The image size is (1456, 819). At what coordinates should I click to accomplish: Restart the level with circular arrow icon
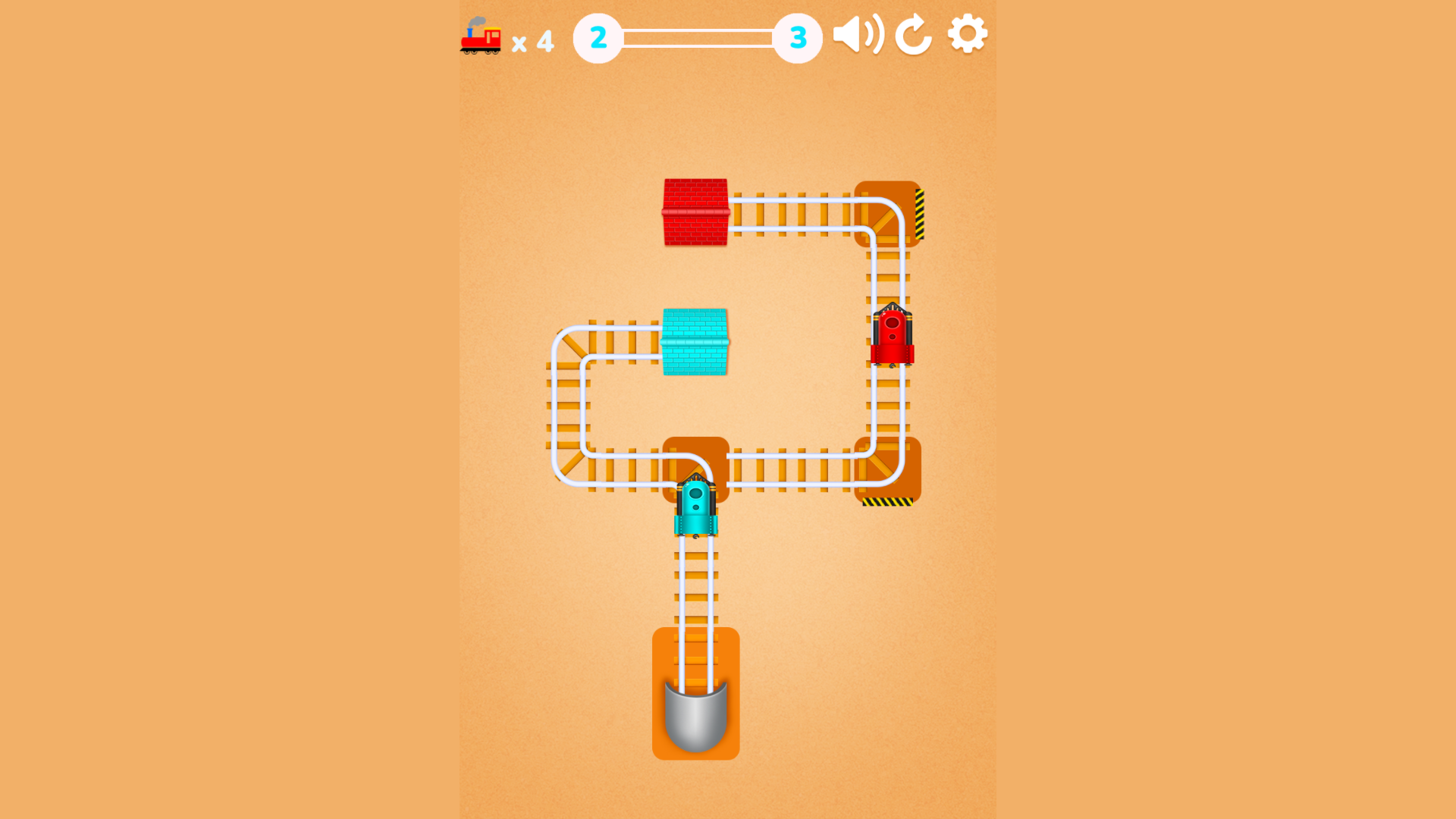click(x=913, y=34)
